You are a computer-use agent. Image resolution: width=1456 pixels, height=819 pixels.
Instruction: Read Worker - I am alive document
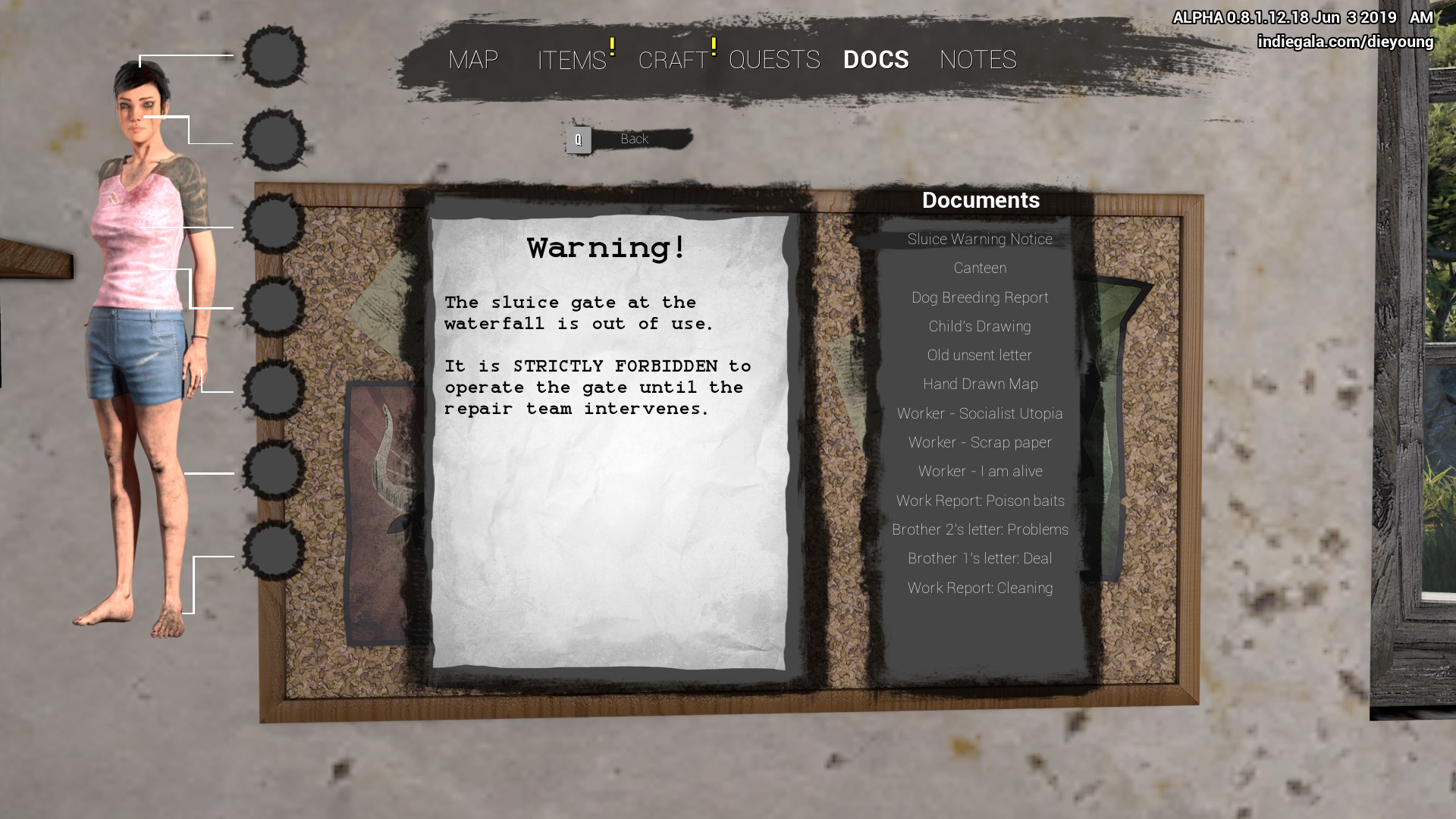[x=980, y=472]
